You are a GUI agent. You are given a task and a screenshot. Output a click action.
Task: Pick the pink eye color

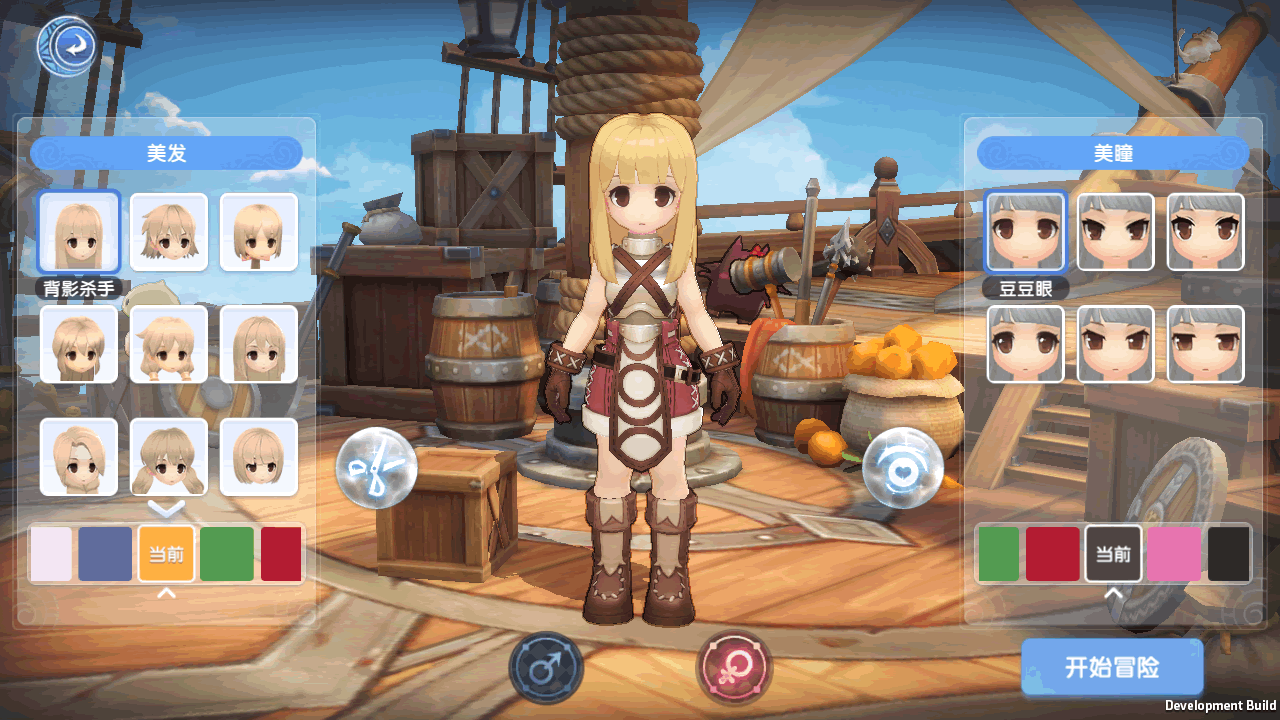click(1174, 554)
